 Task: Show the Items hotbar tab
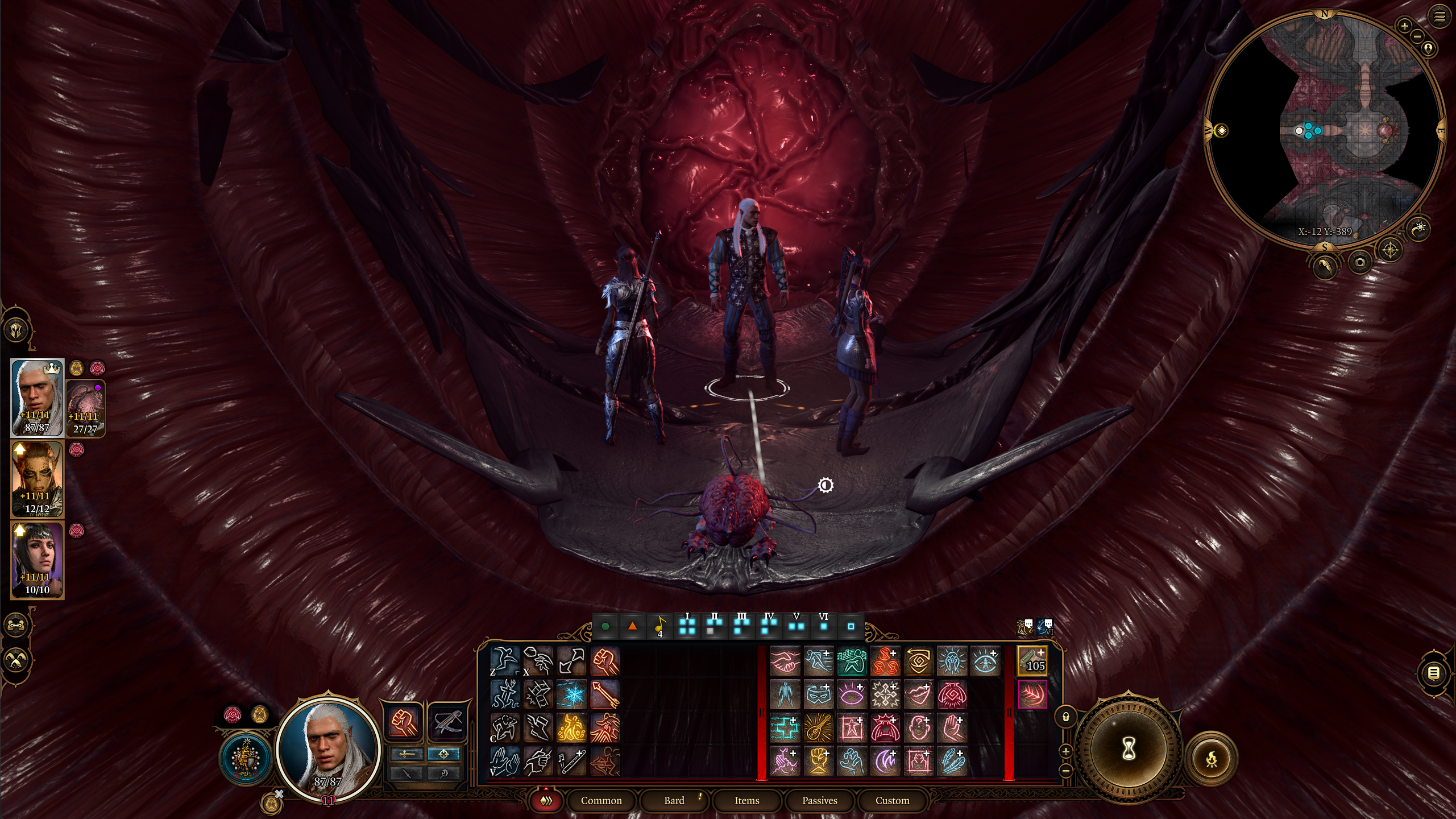point(746,800)
